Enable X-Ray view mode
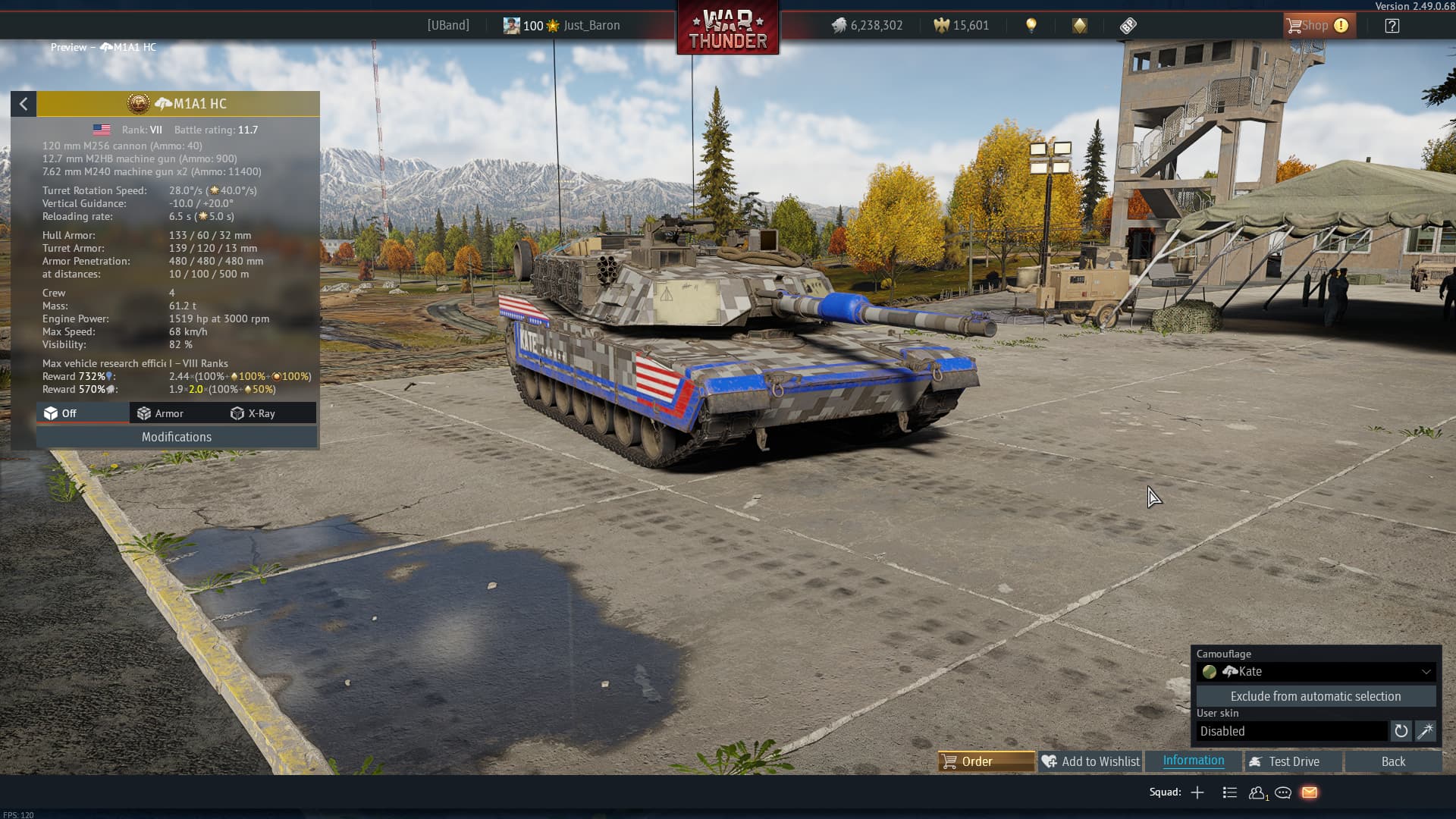The height and width of the screenshot is (819, 1456). click(253, 413)
